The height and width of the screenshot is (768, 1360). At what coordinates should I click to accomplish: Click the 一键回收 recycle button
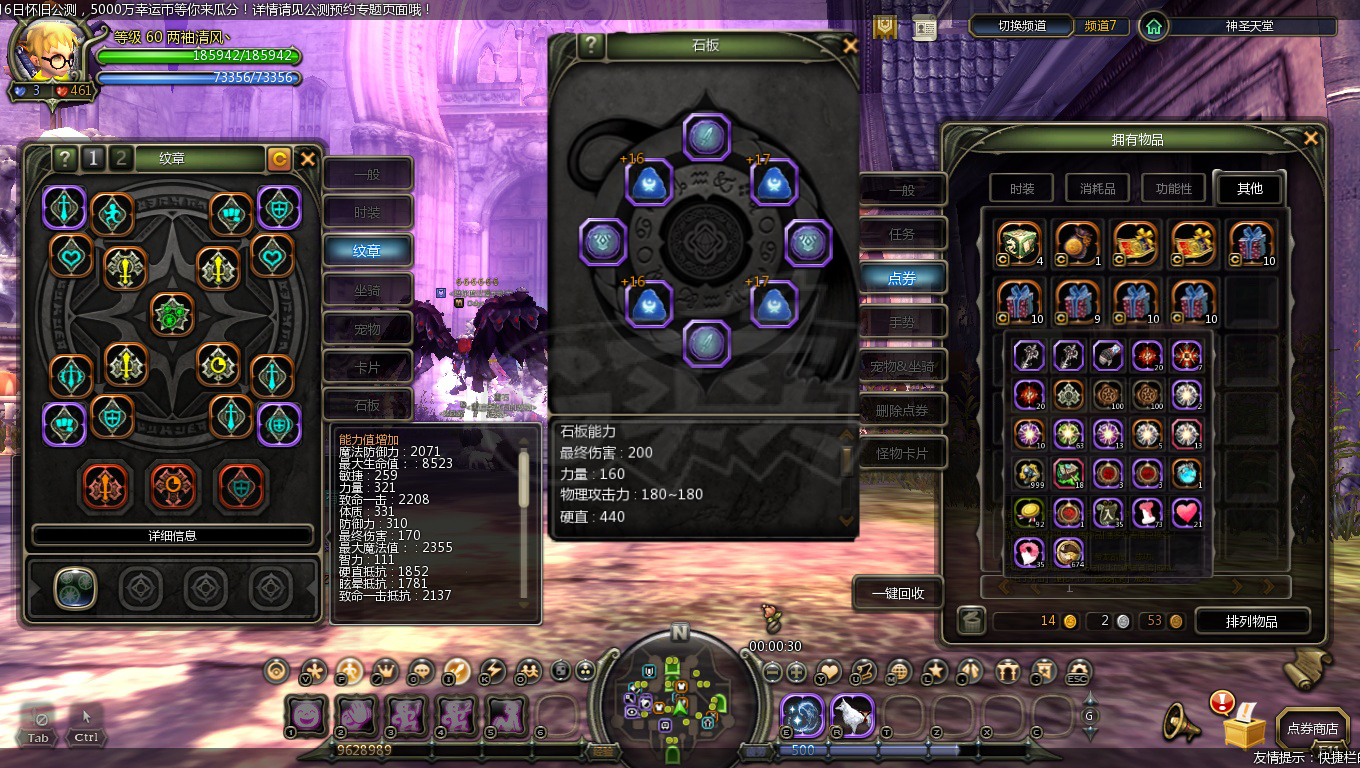coord(897,592)
